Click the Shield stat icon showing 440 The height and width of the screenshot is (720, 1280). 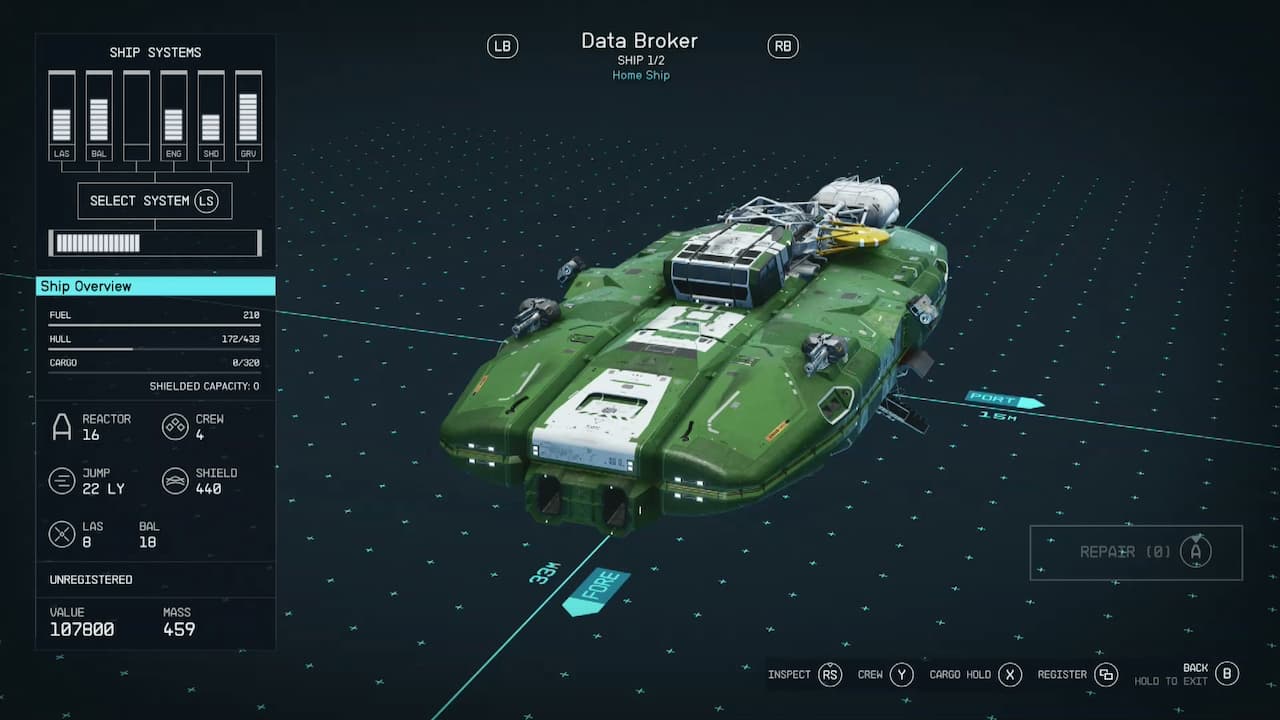(x=176, y=481)
